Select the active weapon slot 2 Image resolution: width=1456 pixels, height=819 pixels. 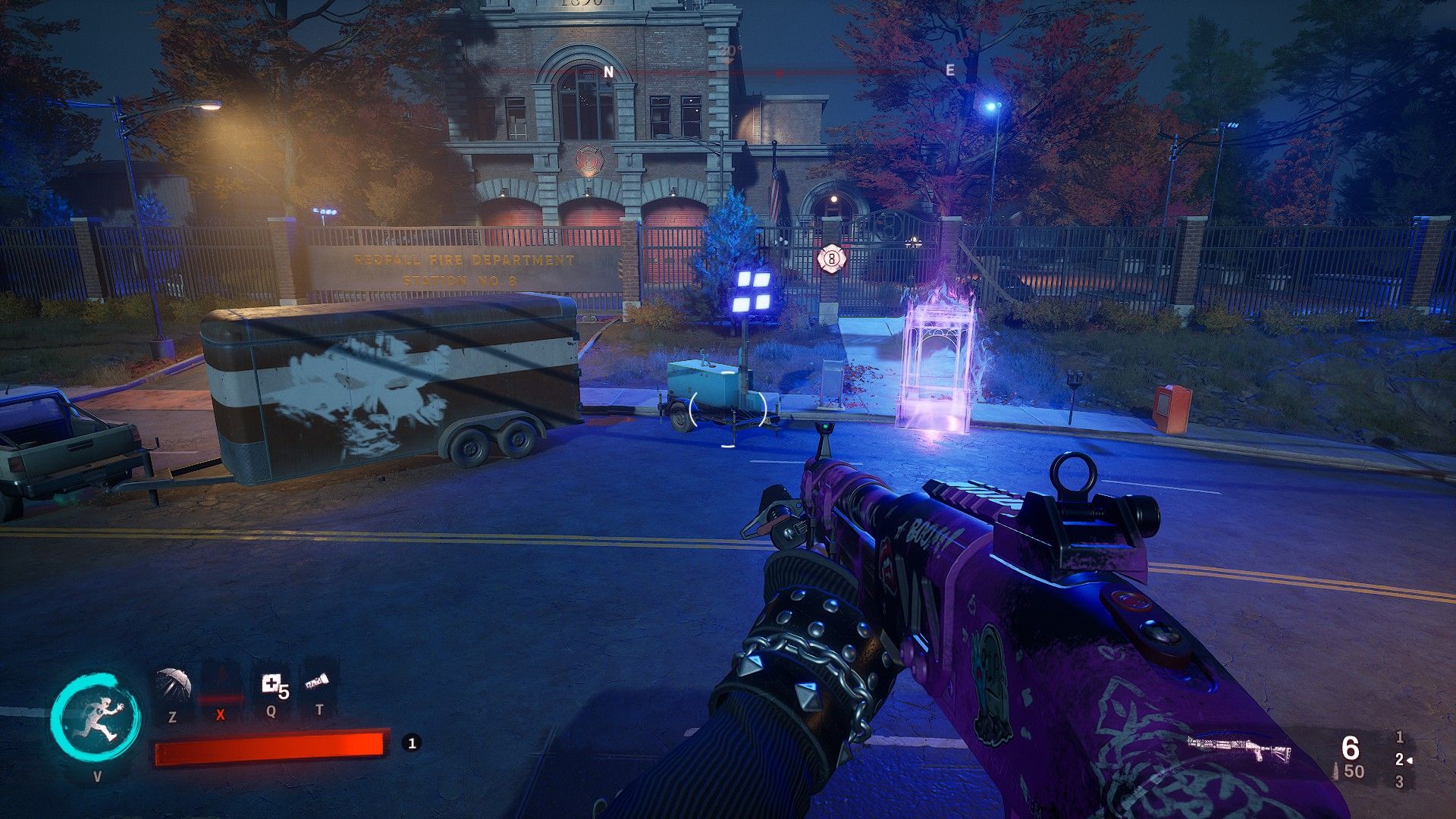click(1399, 759)
